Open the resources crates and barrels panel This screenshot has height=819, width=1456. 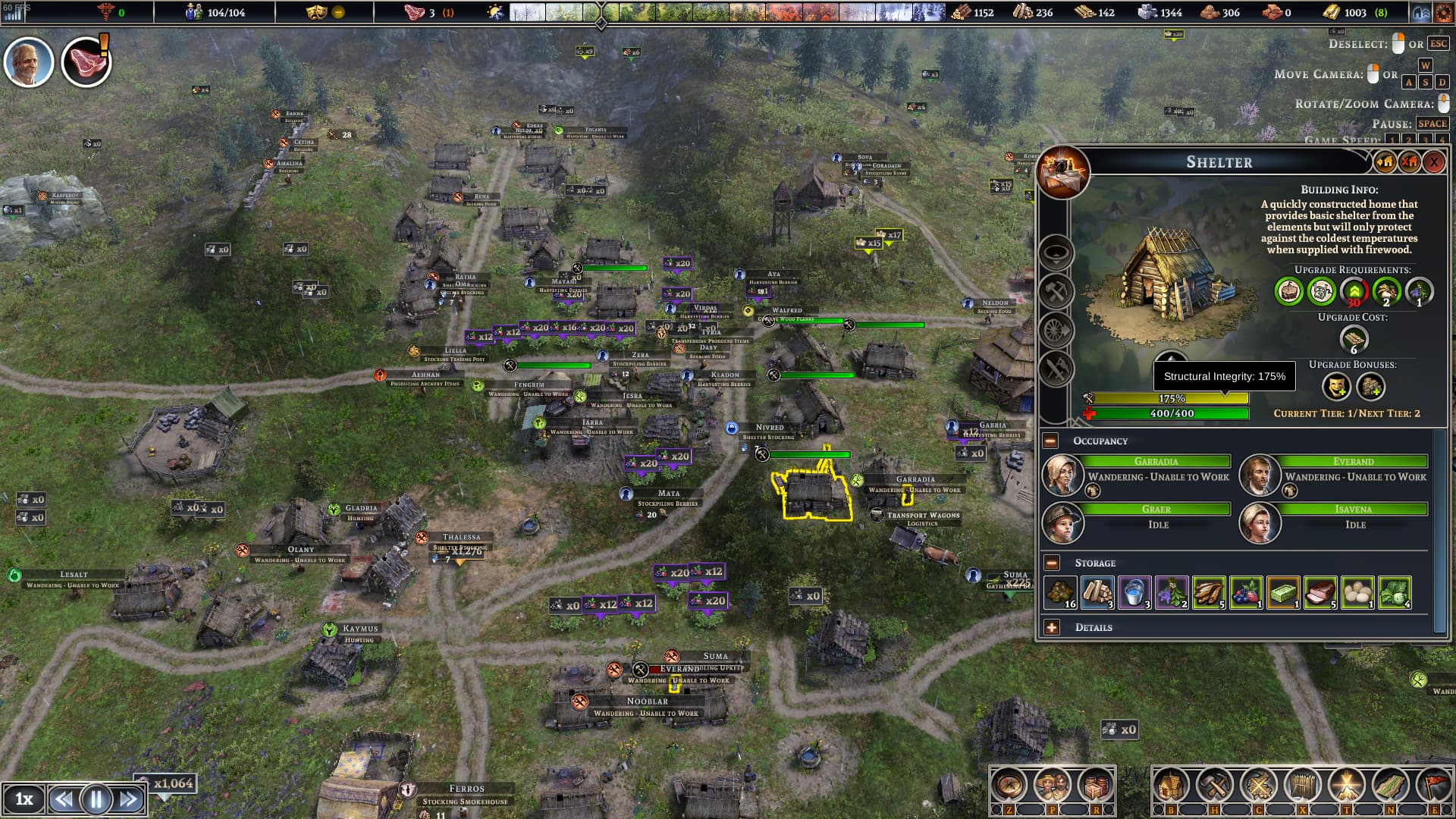[1094, 786]
